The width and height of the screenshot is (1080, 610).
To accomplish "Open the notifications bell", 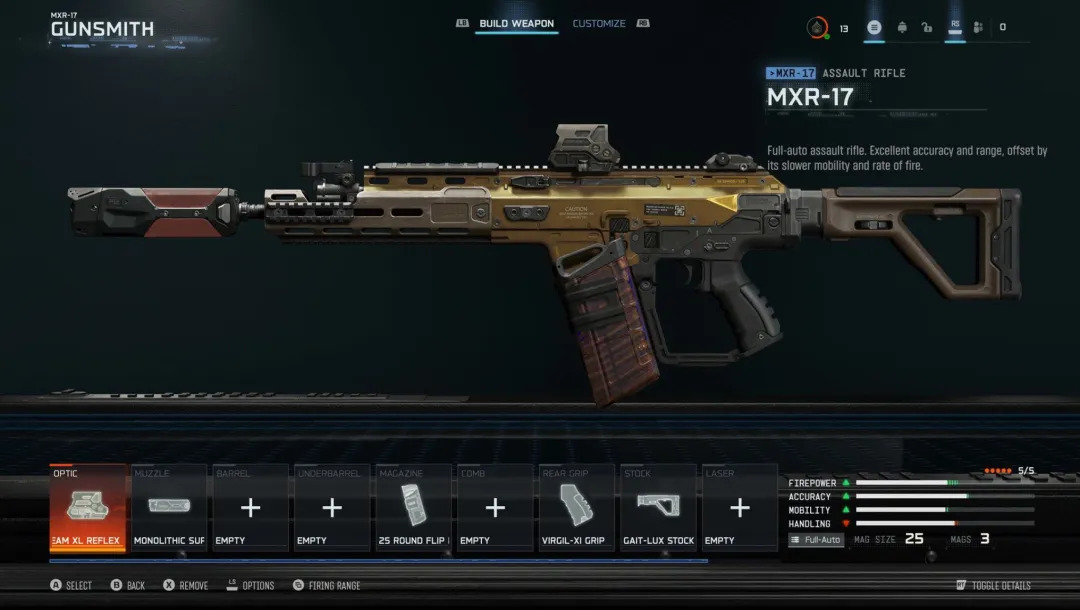I will point(903,28).
